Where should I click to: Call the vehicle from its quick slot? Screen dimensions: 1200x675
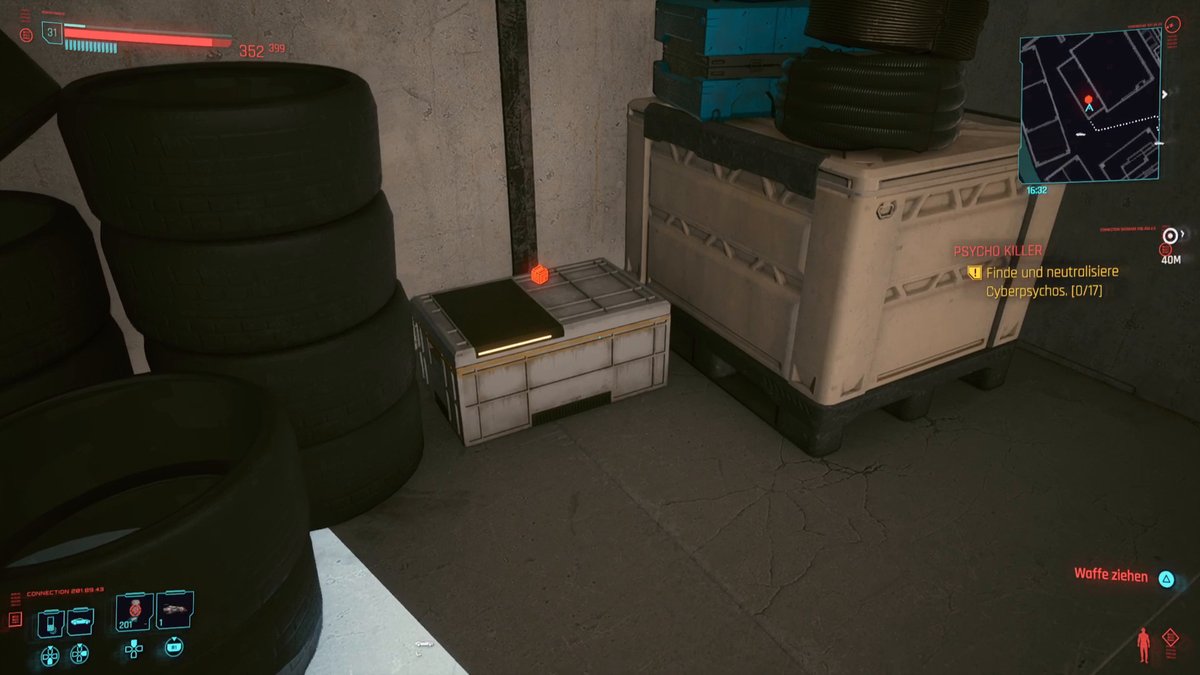pos(80,623)
